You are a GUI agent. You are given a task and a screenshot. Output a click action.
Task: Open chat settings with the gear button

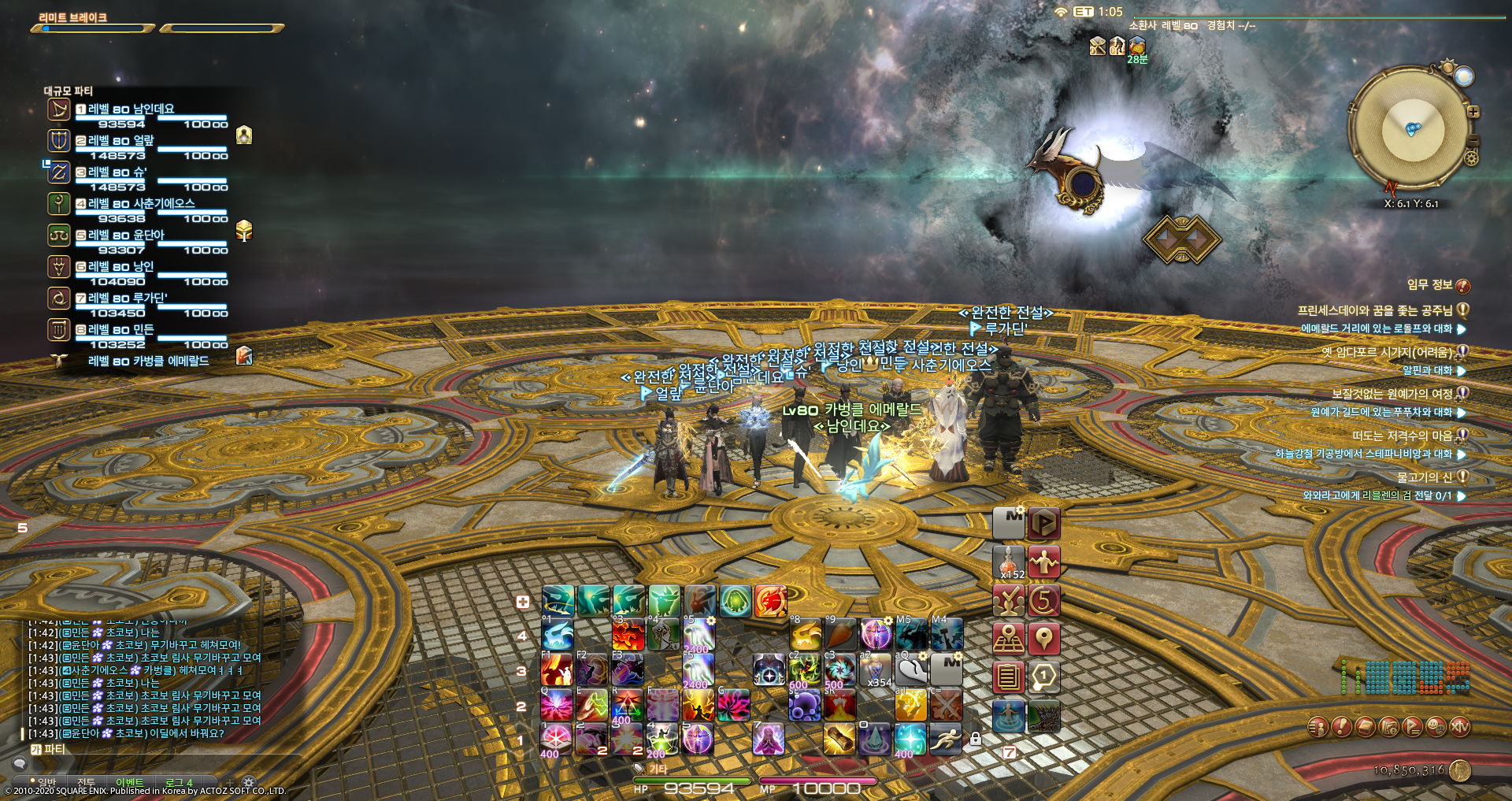[x=247, y=781]
